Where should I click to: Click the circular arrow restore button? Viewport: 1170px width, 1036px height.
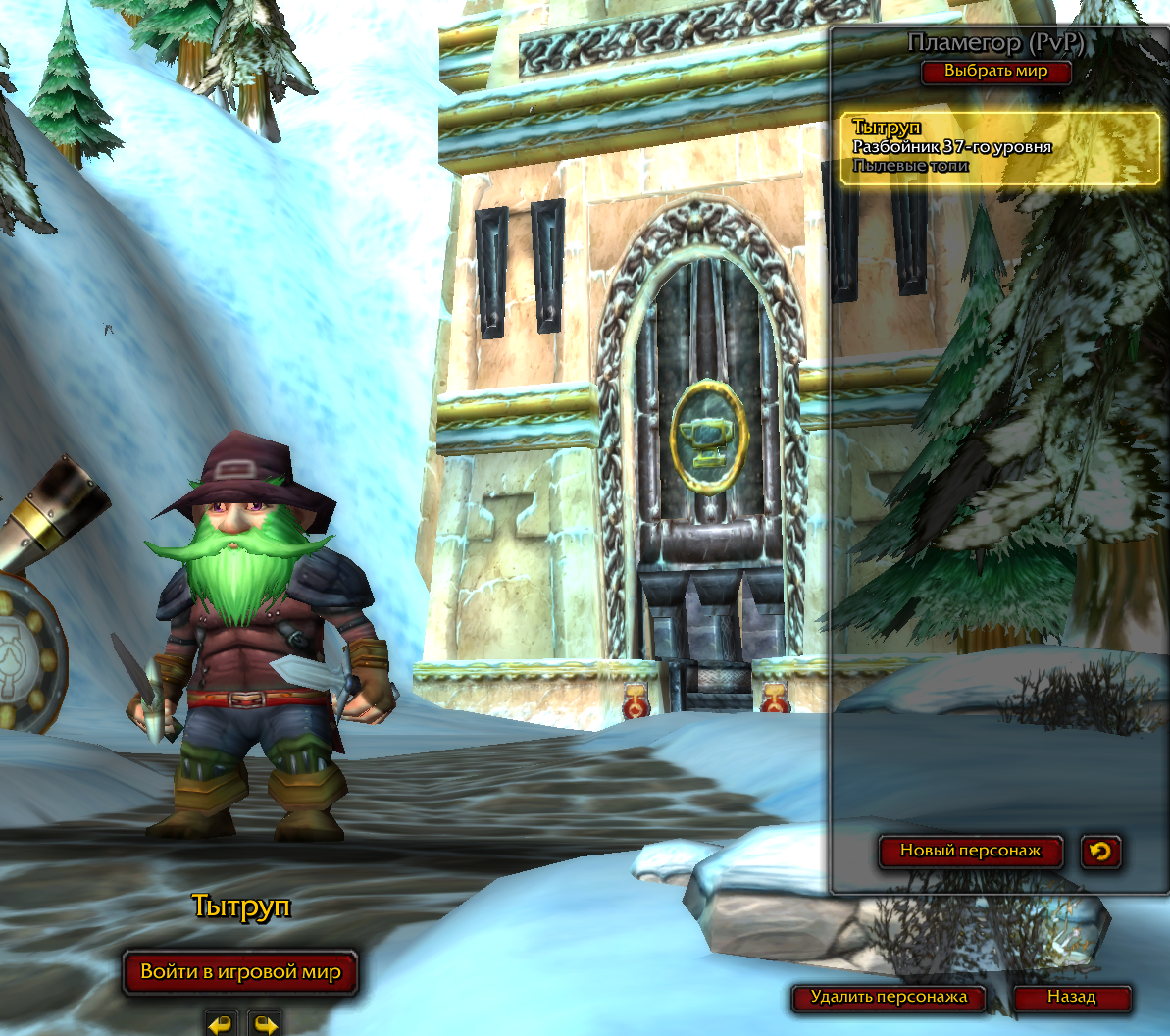1100,851
